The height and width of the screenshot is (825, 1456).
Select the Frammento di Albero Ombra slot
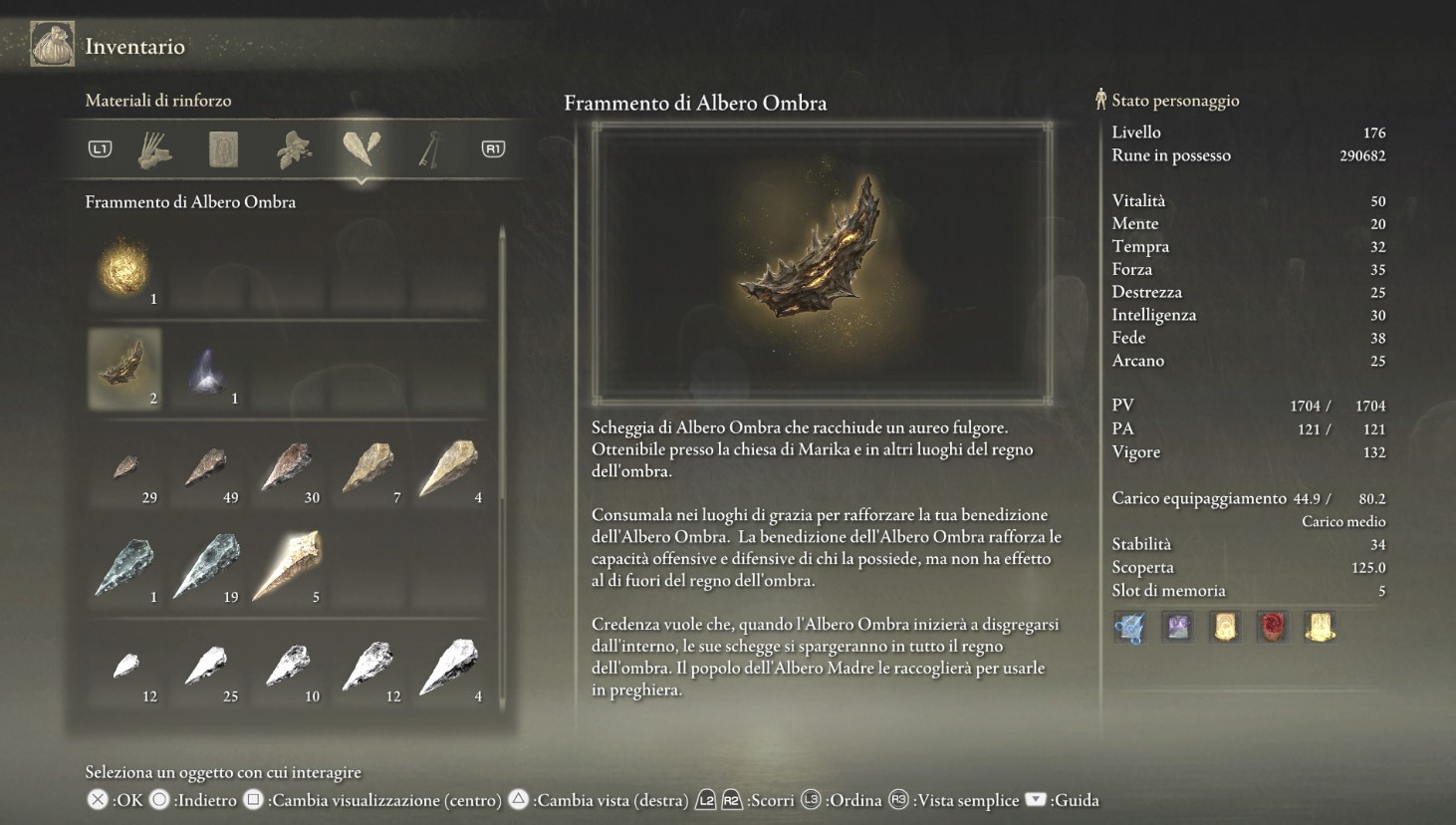pos(124,369)
